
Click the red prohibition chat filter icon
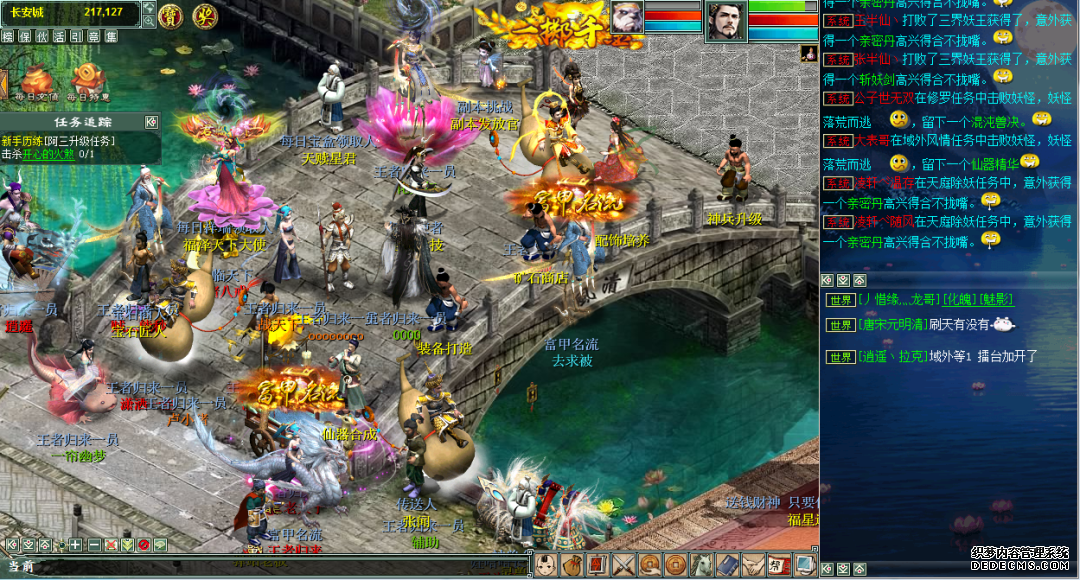click(x=143, y=545)
